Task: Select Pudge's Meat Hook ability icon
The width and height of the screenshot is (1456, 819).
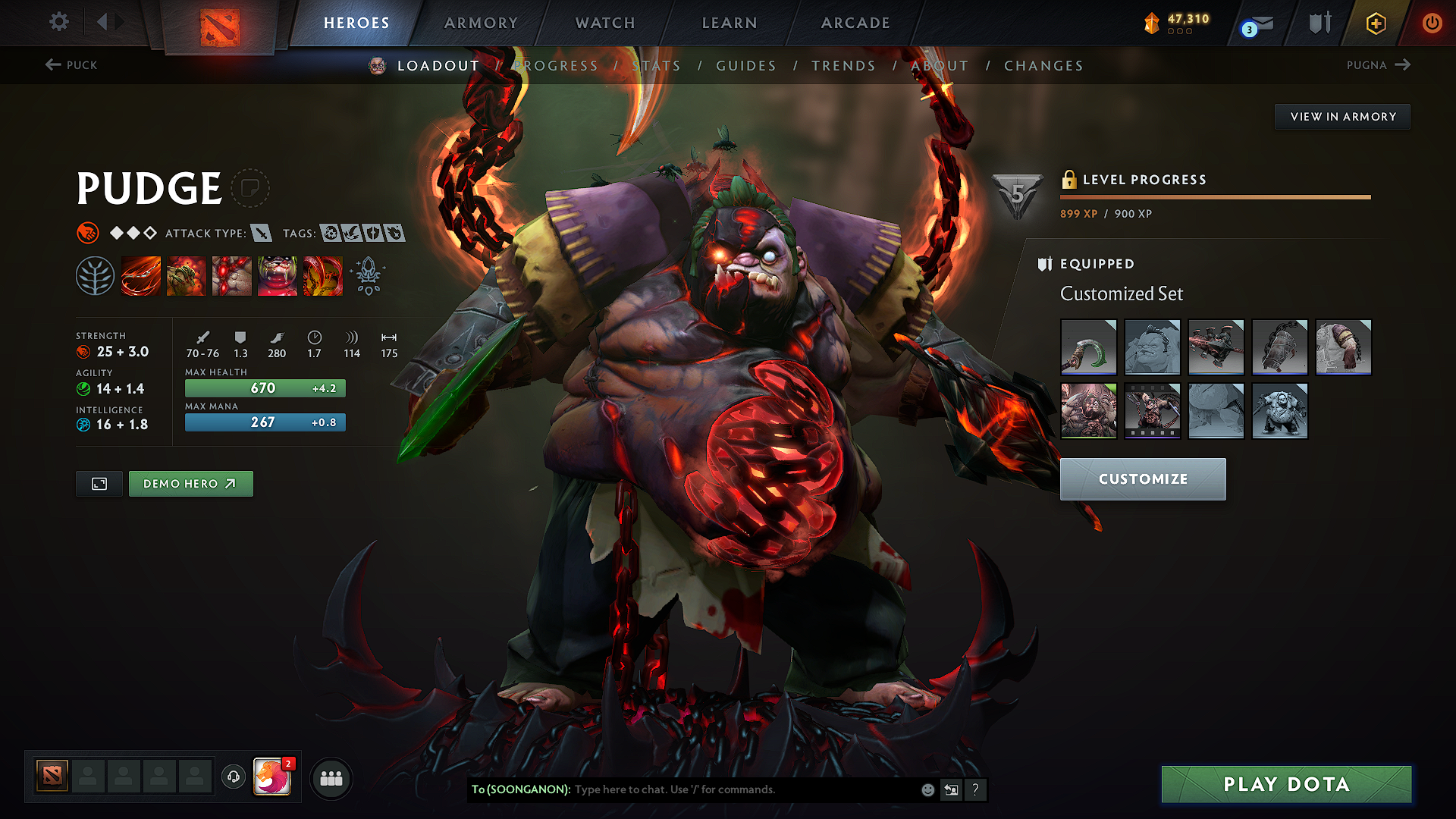Action: pos(141,276)
